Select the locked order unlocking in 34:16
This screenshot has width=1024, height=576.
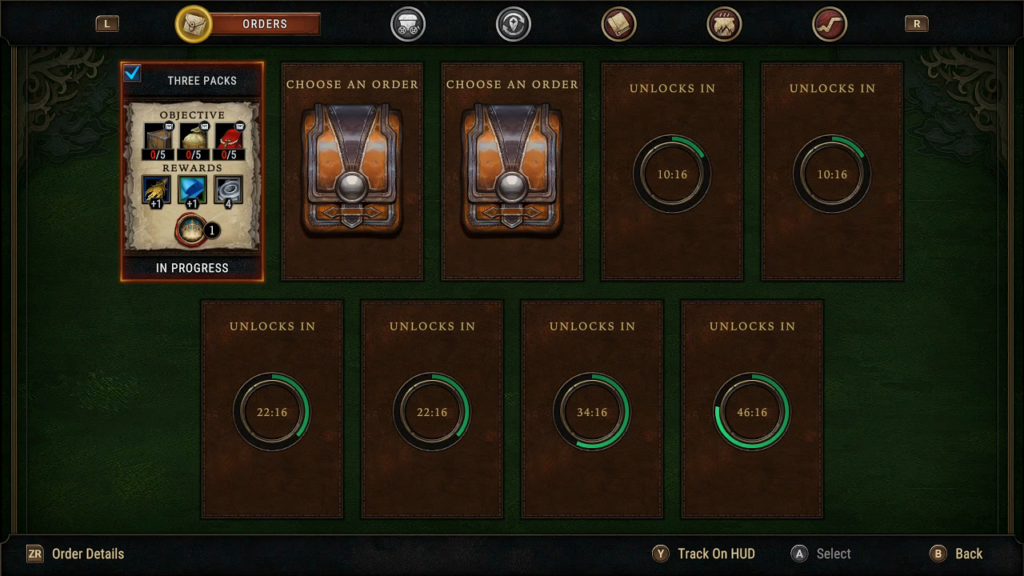click(592, 409)
